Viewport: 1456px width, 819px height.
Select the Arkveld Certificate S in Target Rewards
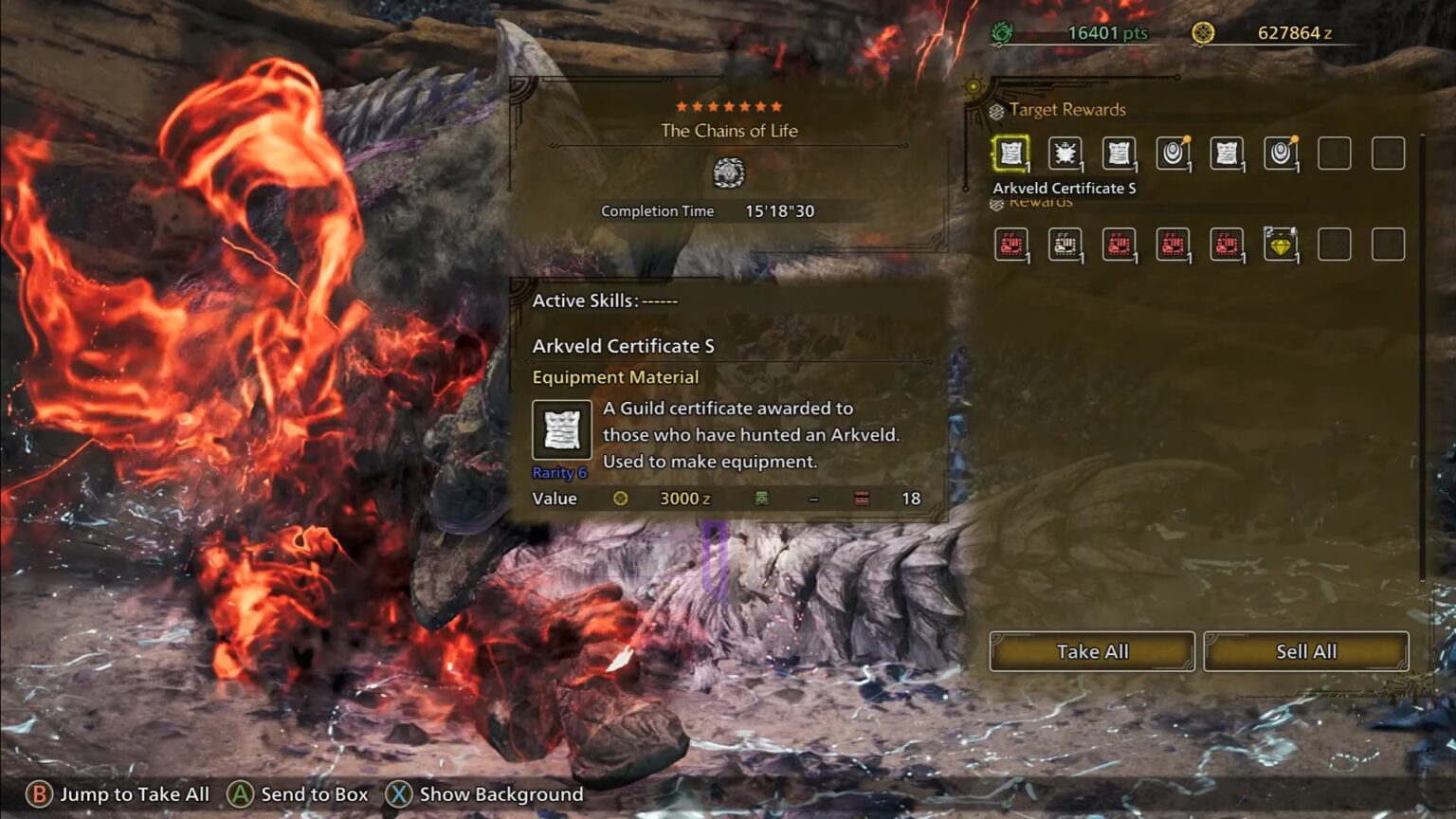tap(1010, 154)
